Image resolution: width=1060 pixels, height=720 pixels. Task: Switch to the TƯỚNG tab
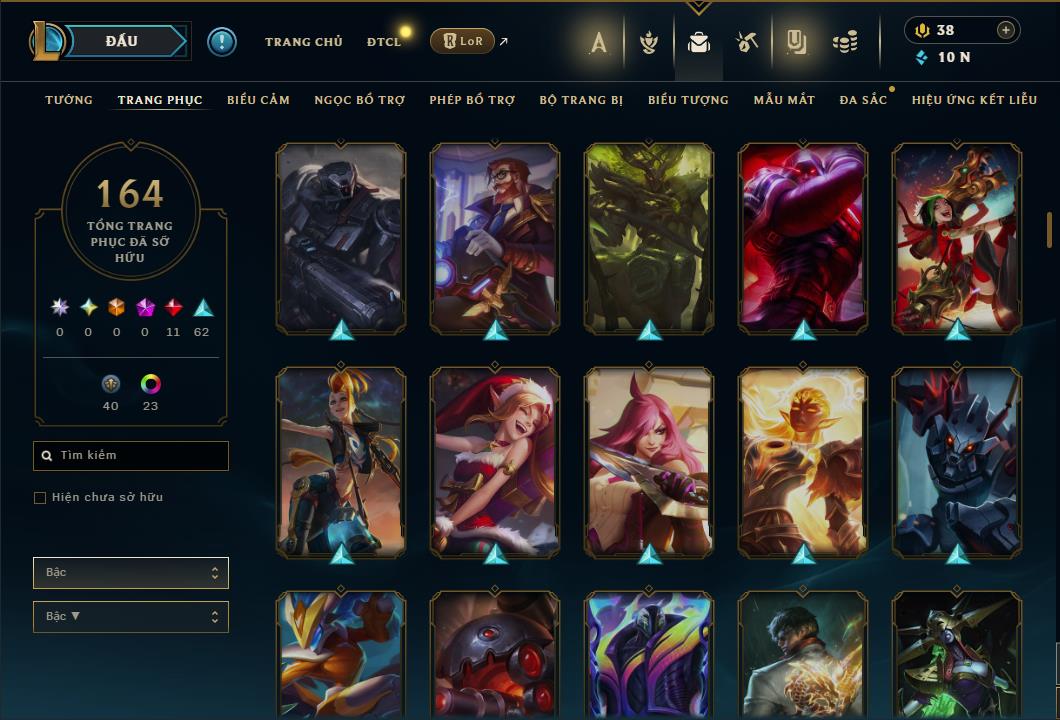(69, 100)
